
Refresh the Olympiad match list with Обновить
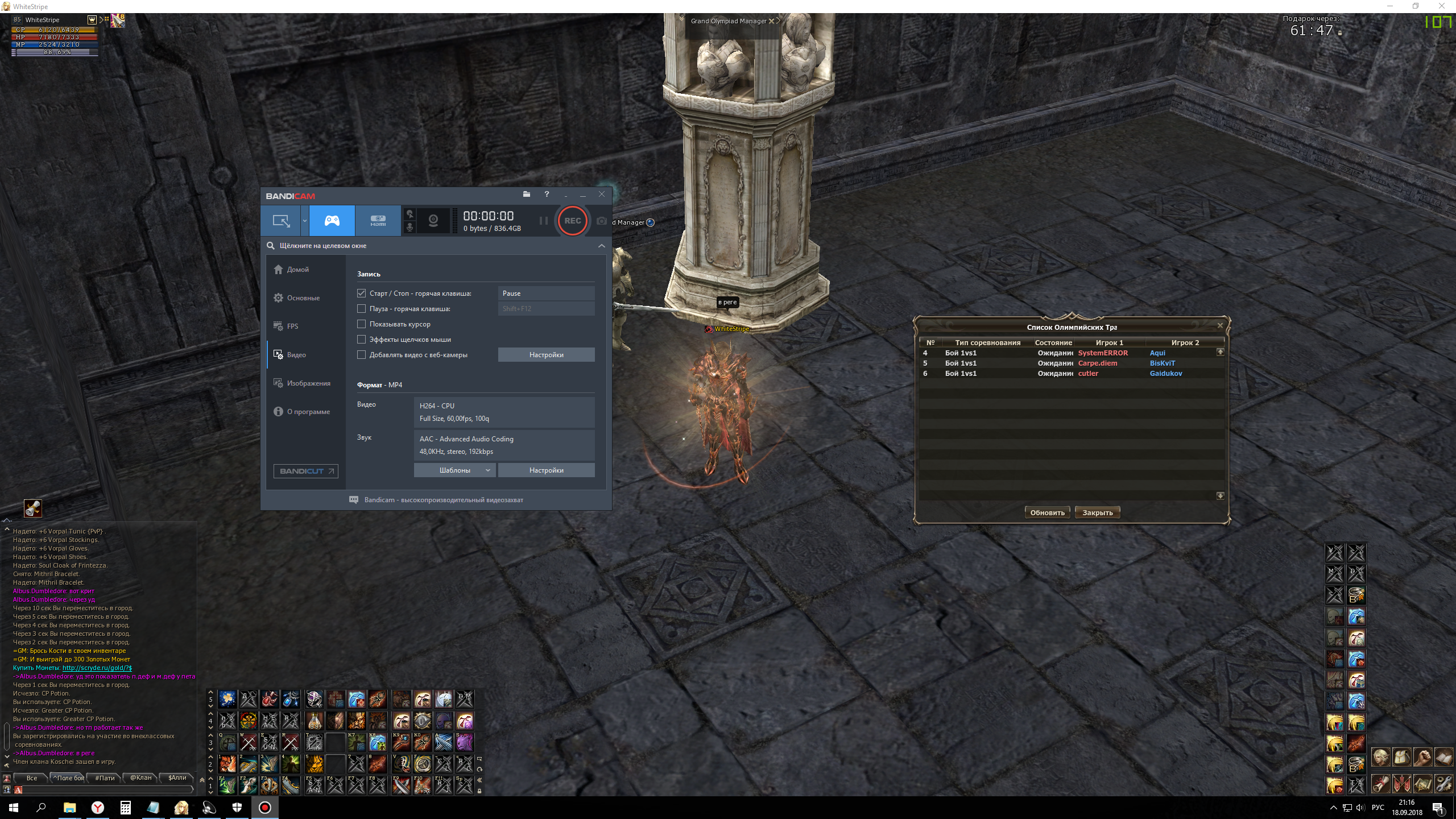point(1047,512)
